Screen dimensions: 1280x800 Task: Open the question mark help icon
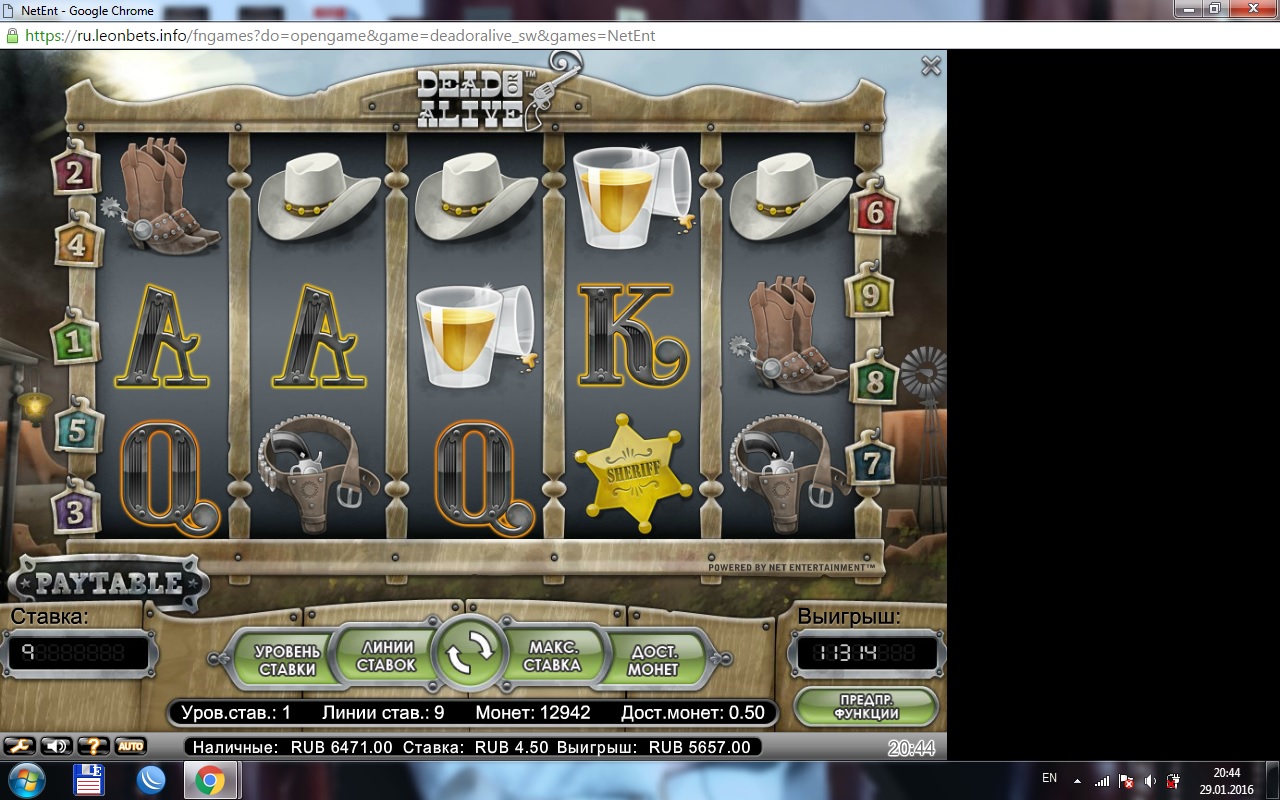tap(93, 746)
